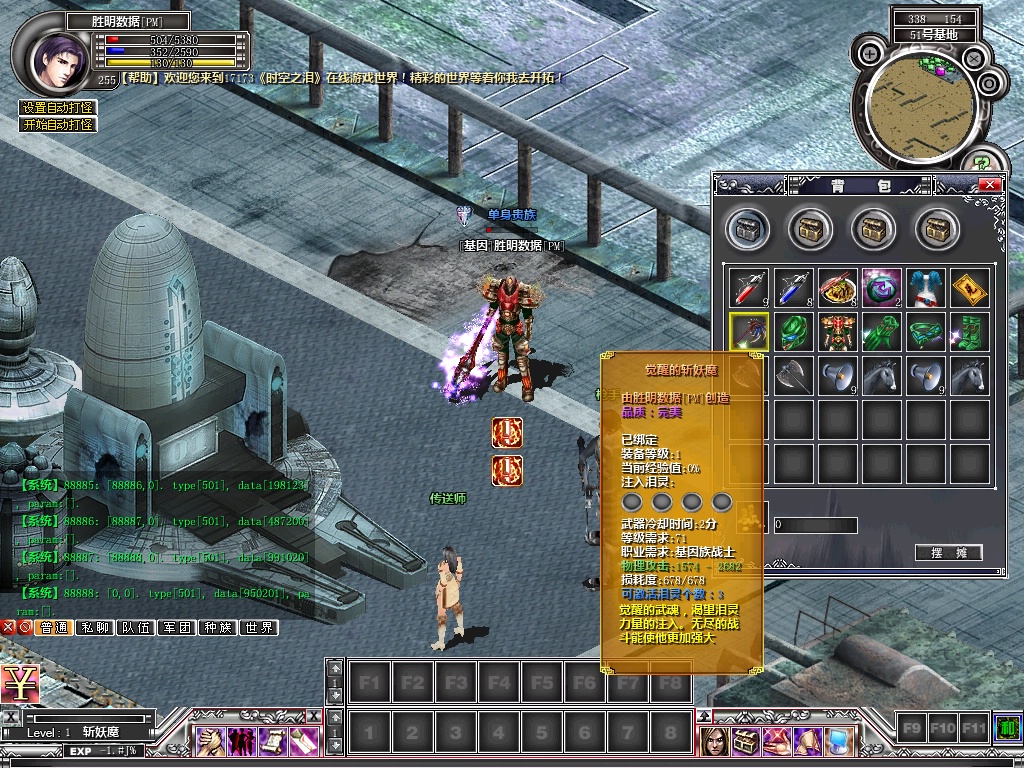Select the purple swirling orb item
Image resolution: width=1024 pixels, height=768 pixels.
[x=881, y=288]
